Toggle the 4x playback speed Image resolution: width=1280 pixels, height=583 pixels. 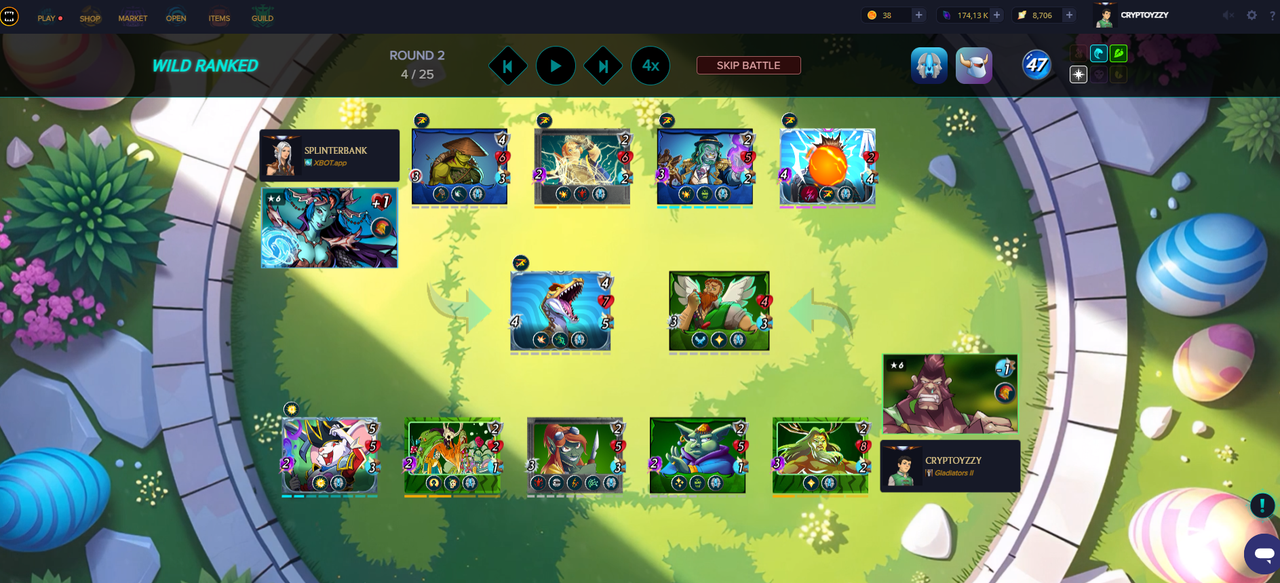650,66
